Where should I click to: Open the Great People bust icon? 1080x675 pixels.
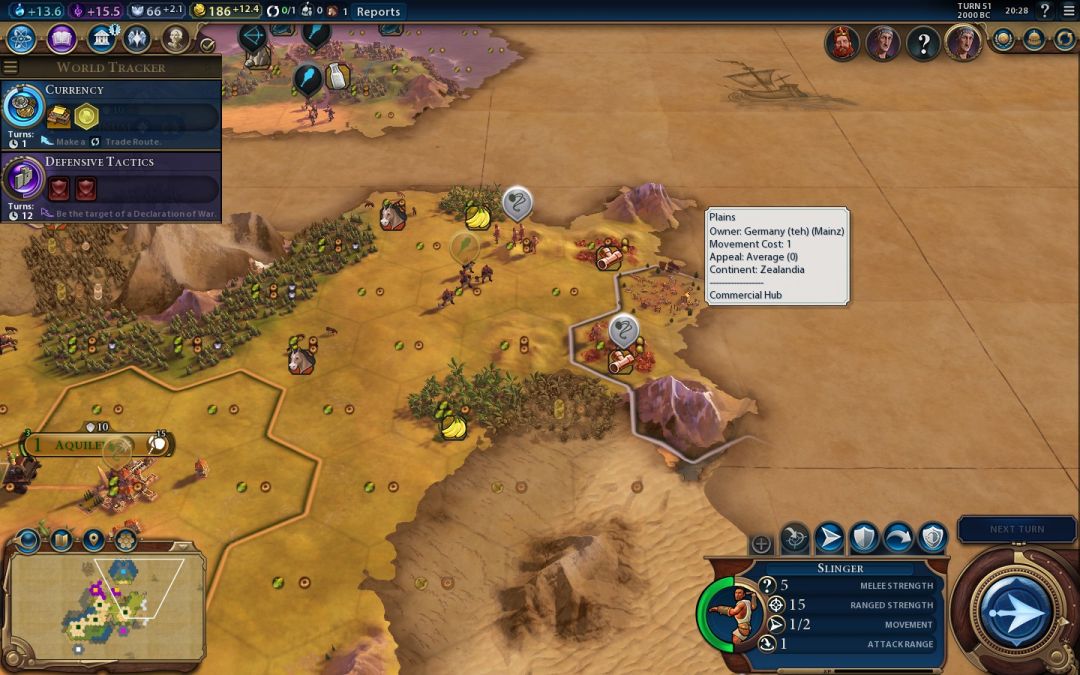click(175, 39)
